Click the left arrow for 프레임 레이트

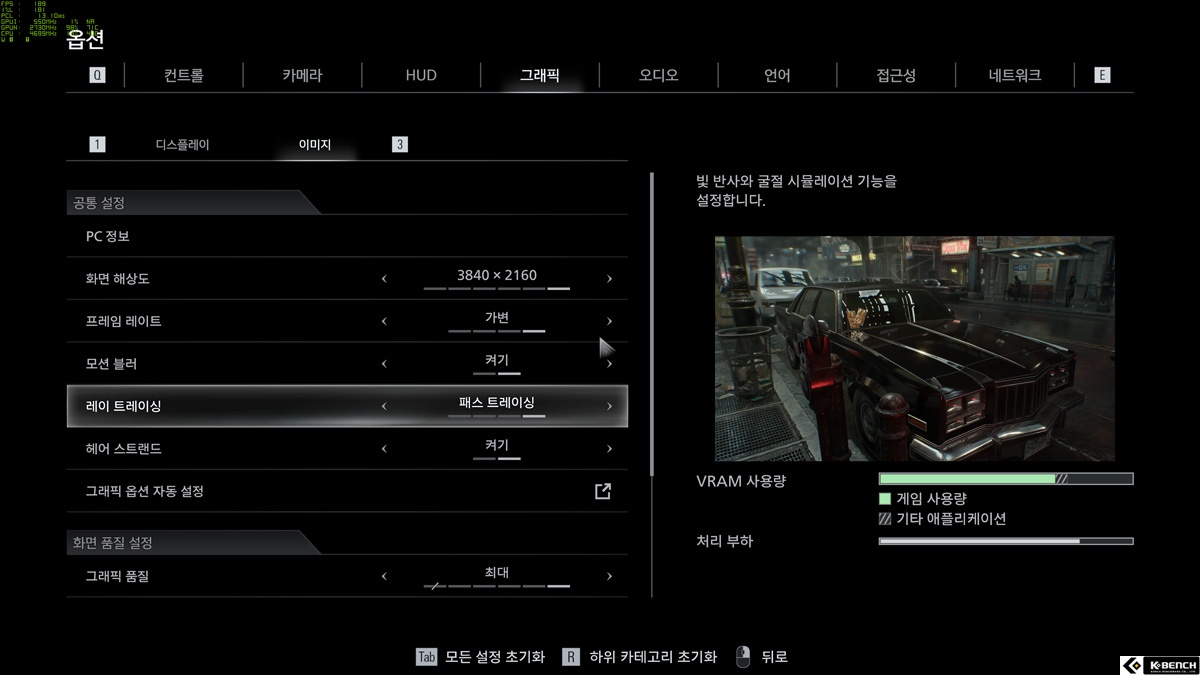384,321
